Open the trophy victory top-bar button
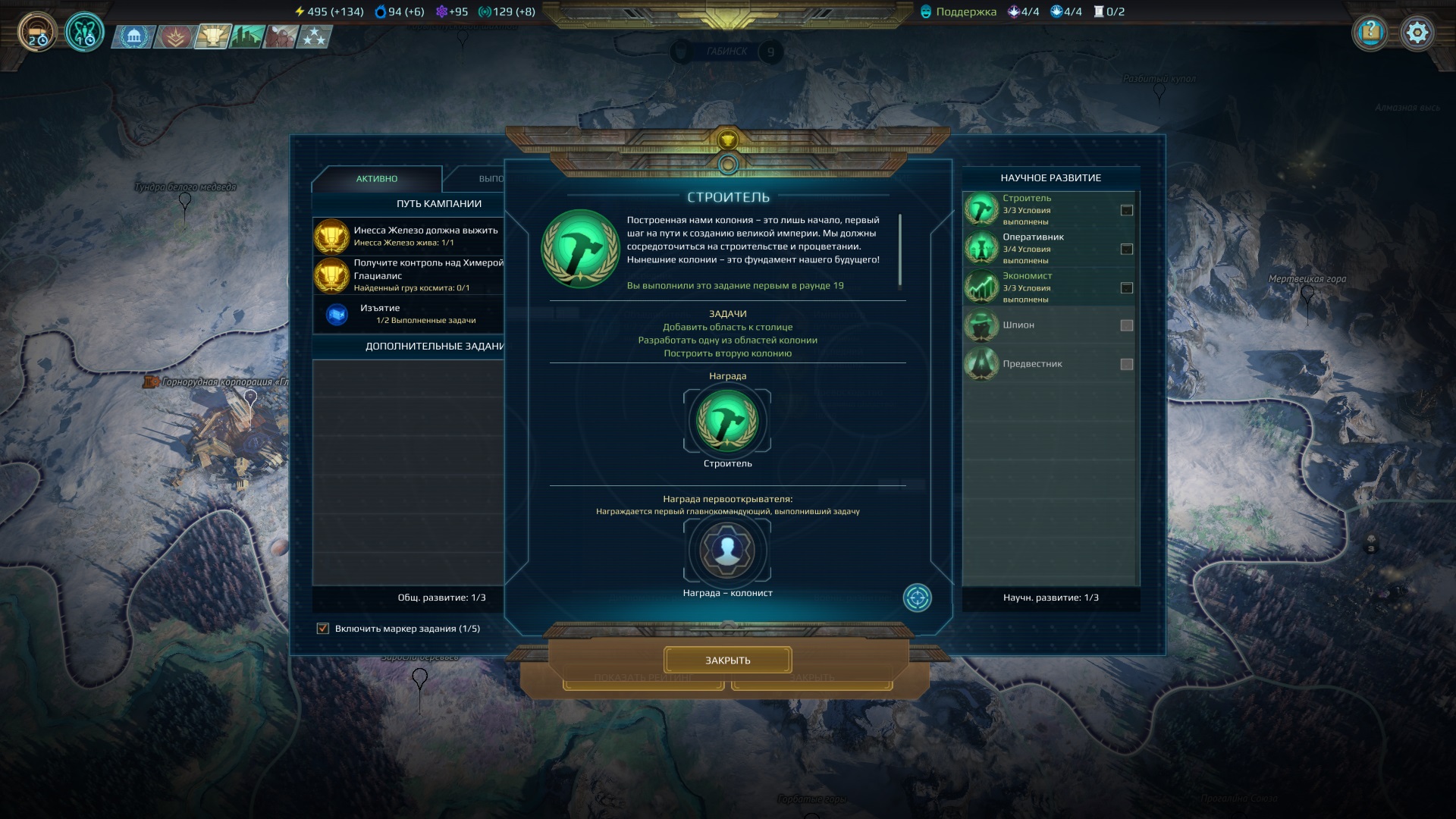The image size is (1456, 819). coord(212,36)
